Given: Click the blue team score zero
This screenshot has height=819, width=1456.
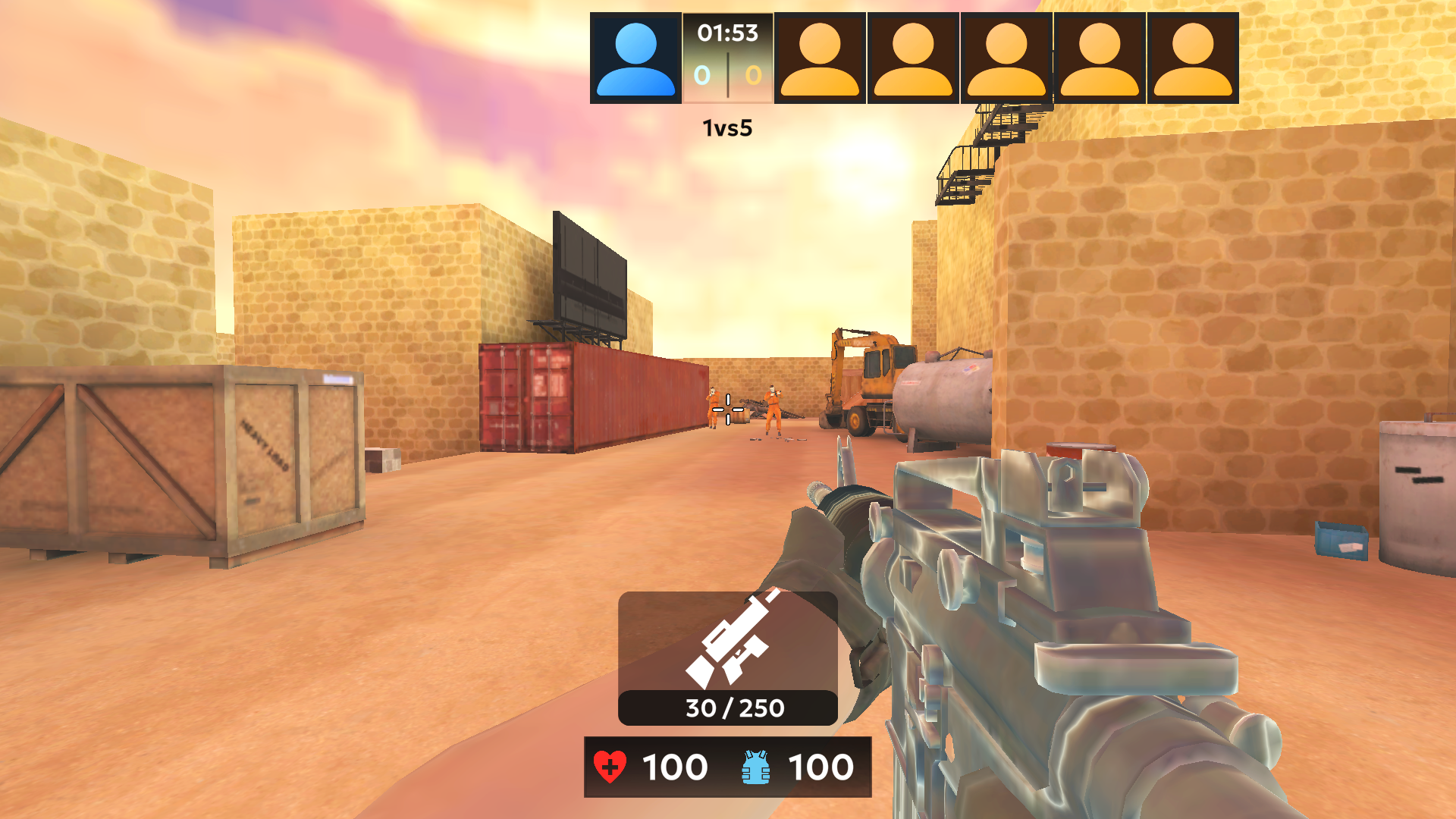Looking at the screenshot, I should pos(701,76).
